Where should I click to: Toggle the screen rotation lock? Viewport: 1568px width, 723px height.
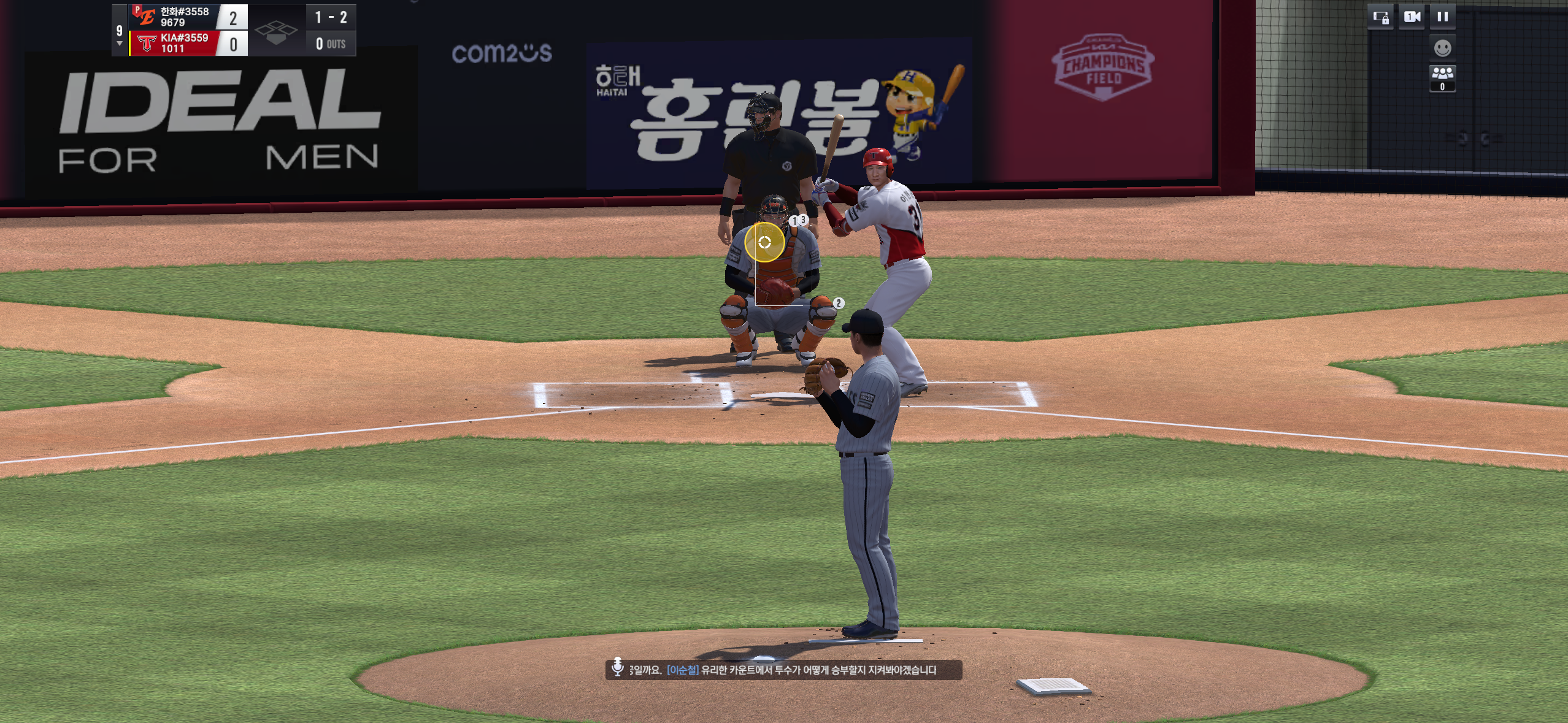1381,17
